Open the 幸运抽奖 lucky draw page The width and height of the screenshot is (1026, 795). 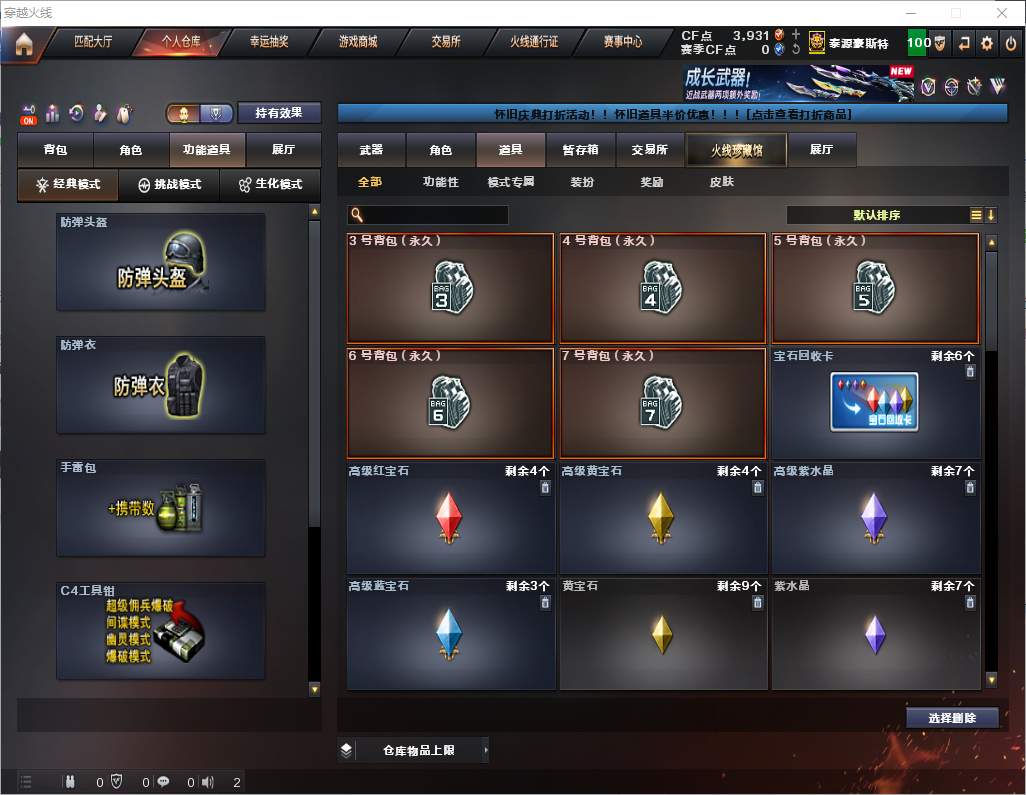(x=267, y=43)
